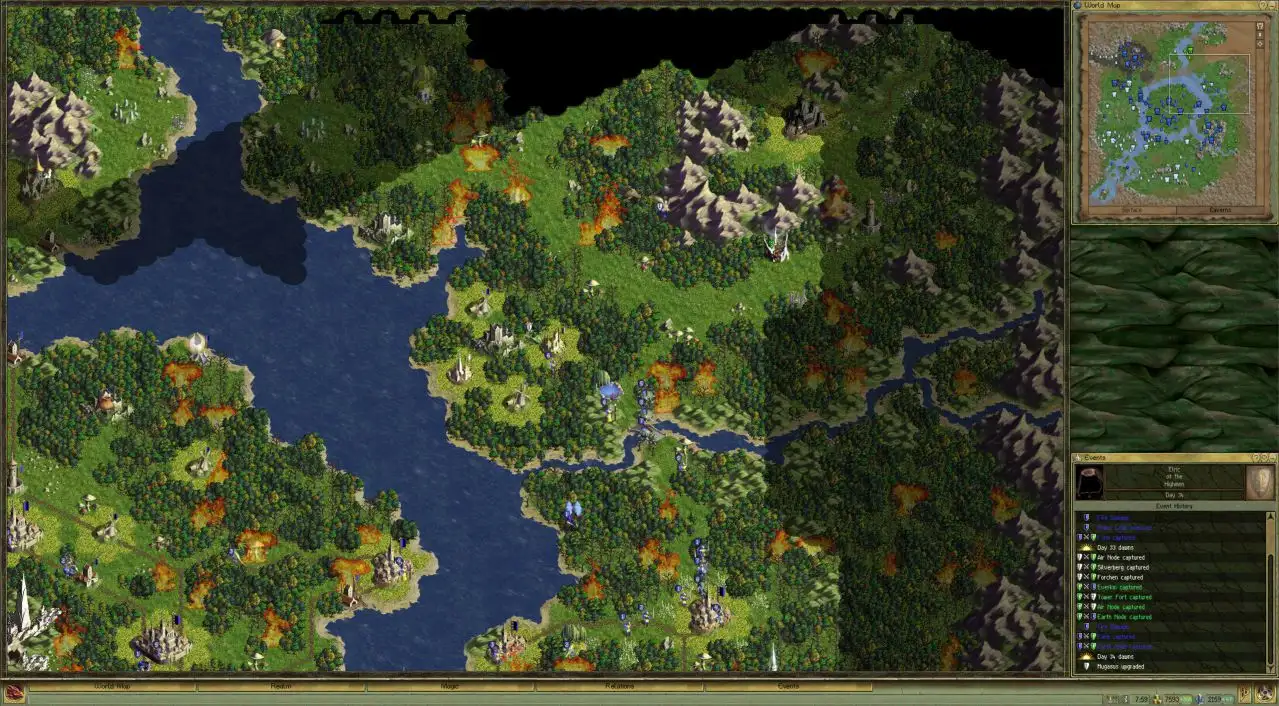Switch minimap to Caverns level

(1220, 210)
